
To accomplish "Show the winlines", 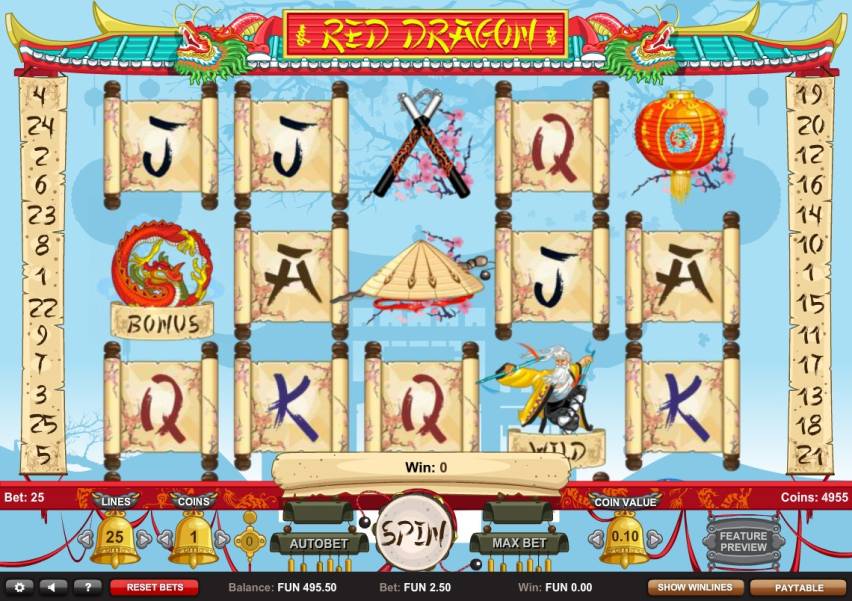I will (695, 588).
